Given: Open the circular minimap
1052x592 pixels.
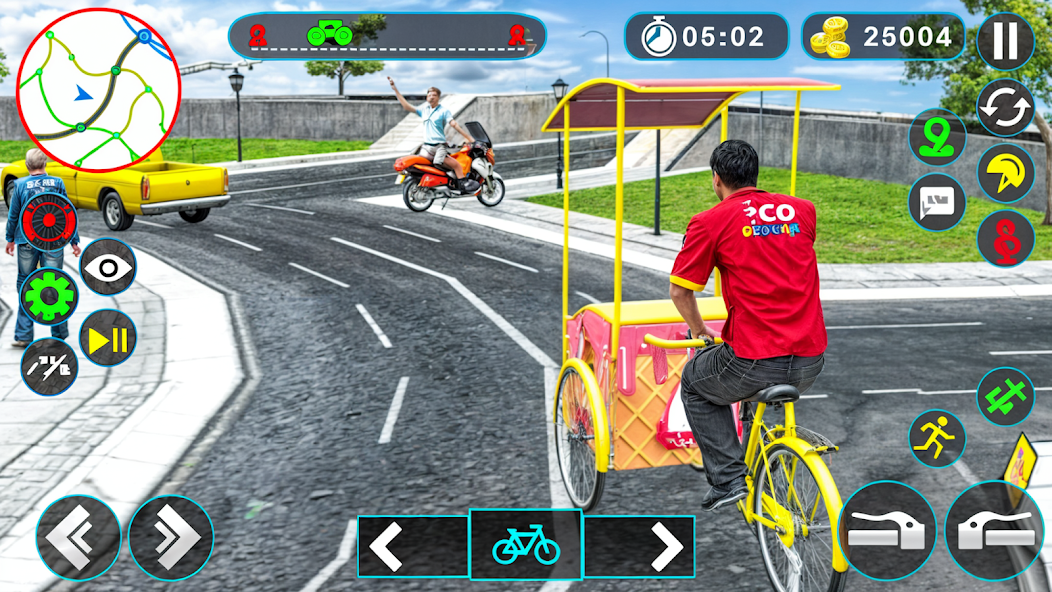Looking at the screenshot, I should 98,90.
